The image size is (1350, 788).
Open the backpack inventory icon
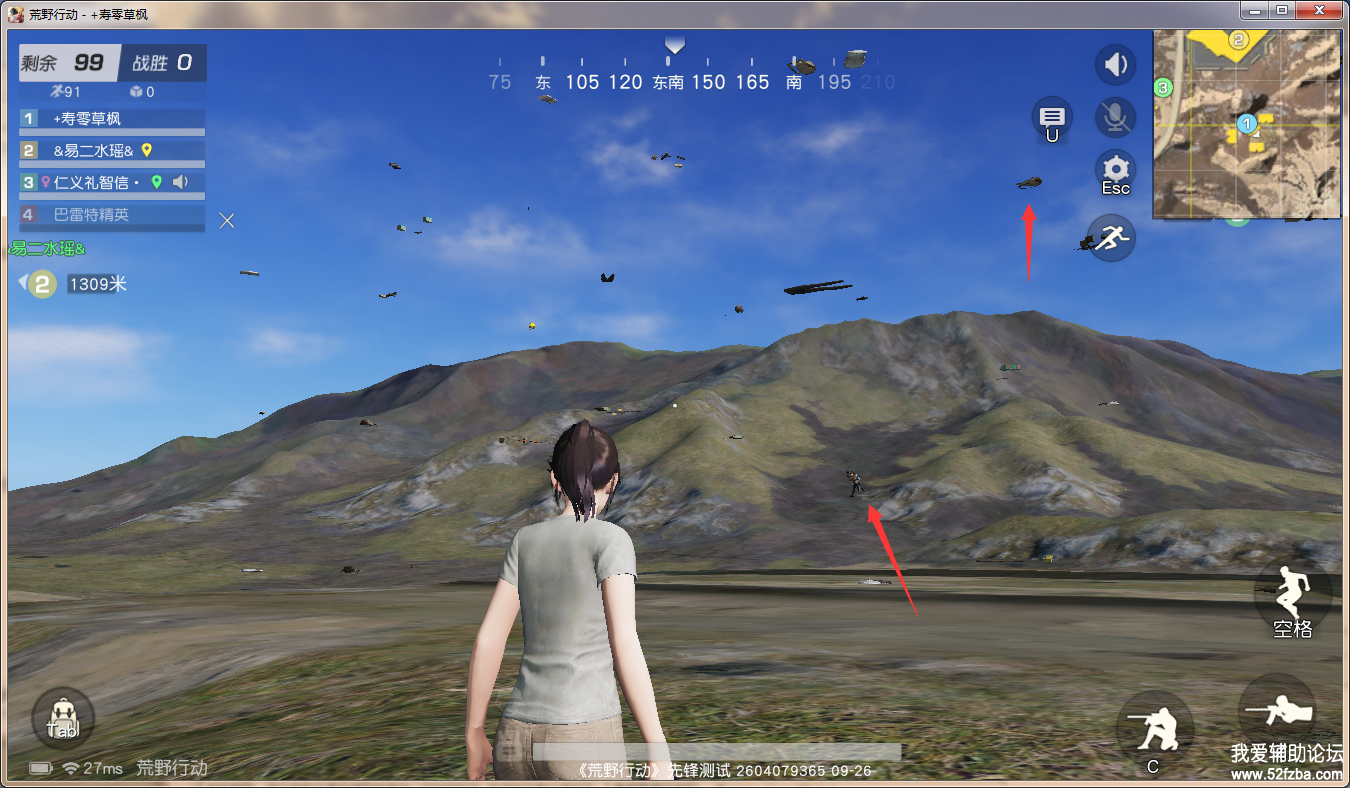point(63,718)
